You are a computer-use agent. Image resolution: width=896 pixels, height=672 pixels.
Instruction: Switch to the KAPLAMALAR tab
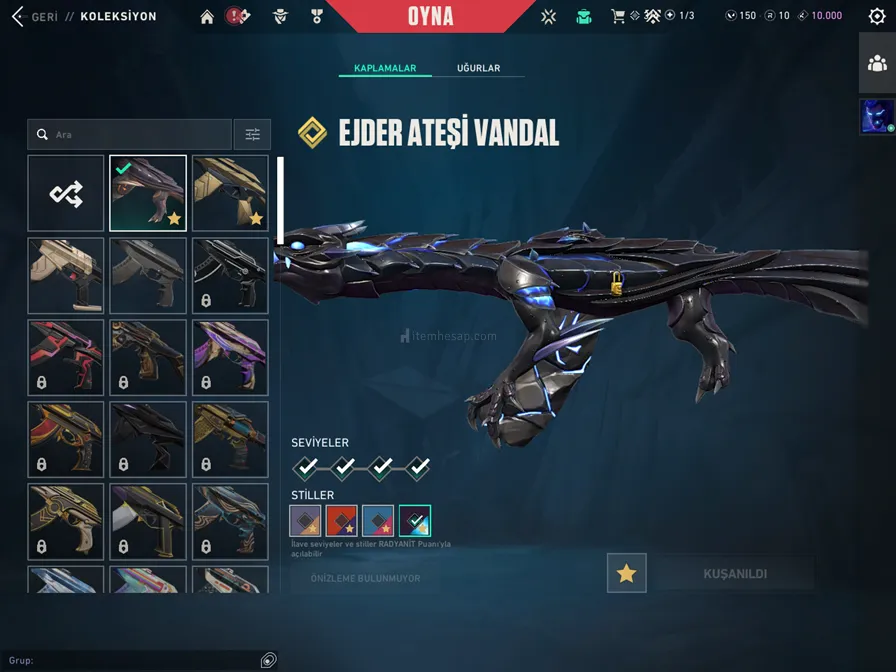[385, 68]
